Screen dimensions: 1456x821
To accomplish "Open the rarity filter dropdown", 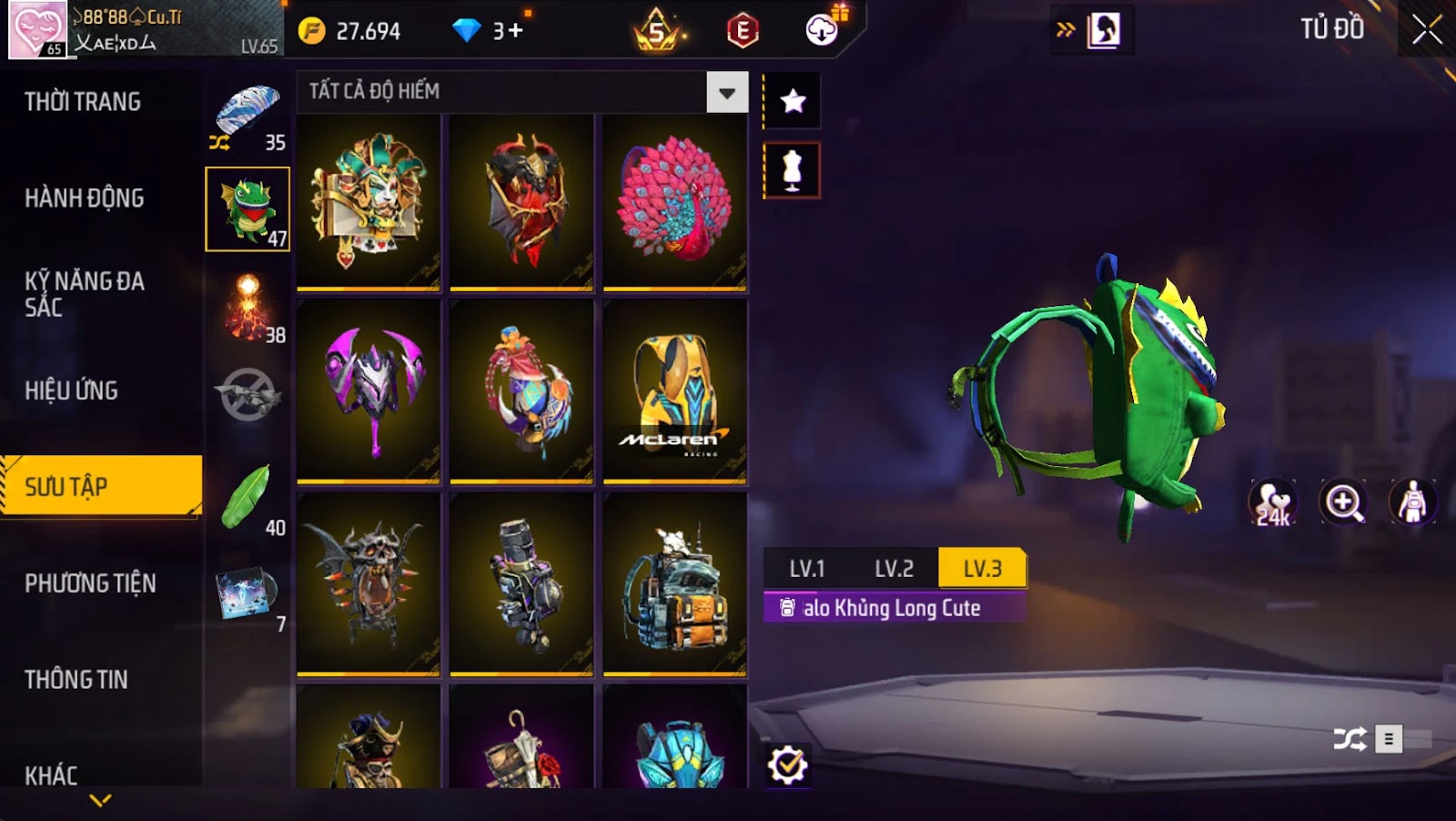I will click(726, 92).
